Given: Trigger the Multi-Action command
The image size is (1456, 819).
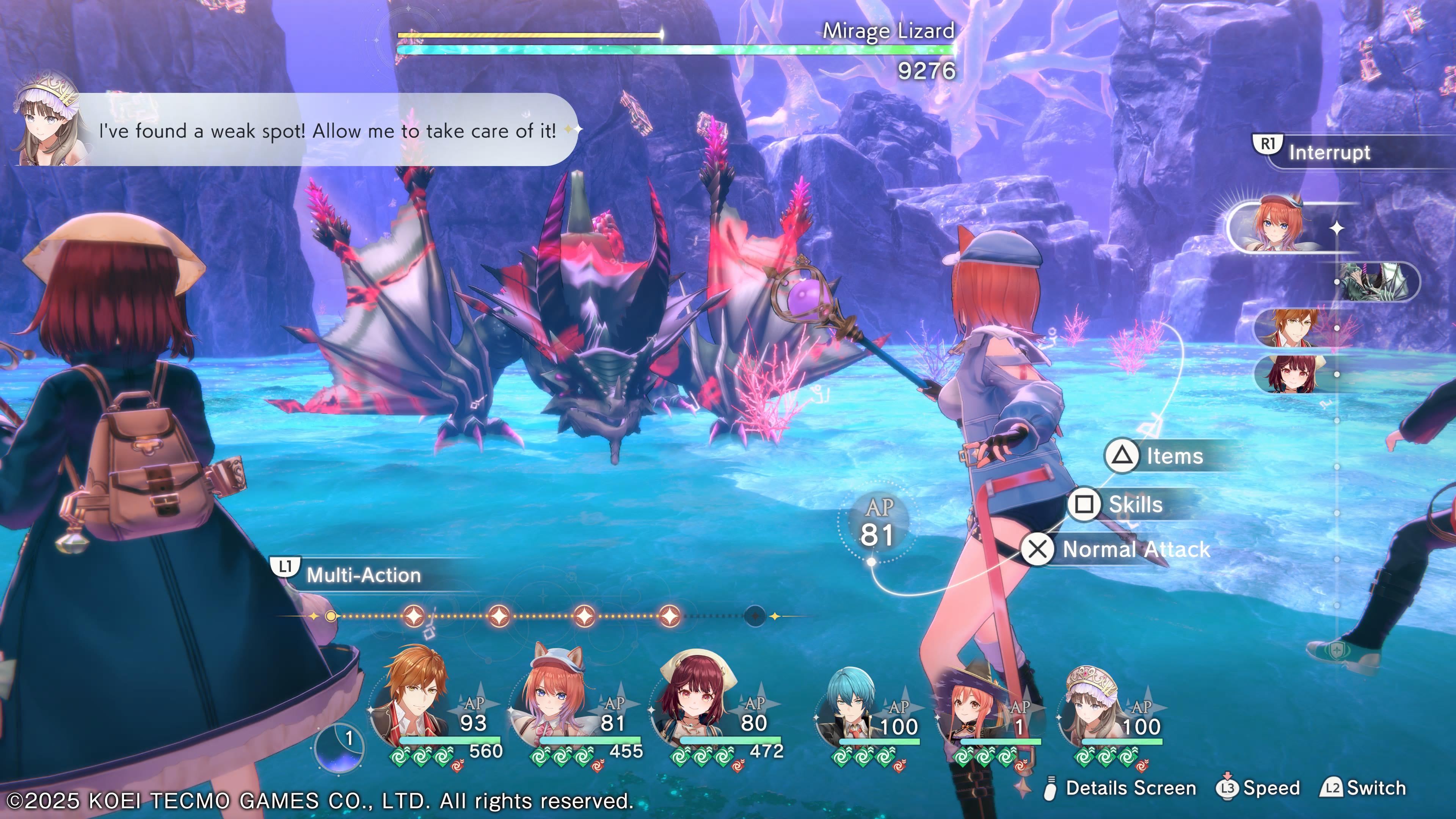Looking at the screenshot, I should coord(363,575).
